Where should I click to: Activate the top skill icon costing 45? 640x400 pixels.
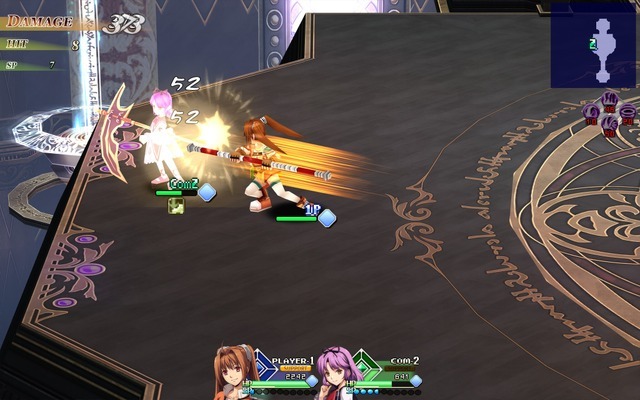tap(609, 101)
